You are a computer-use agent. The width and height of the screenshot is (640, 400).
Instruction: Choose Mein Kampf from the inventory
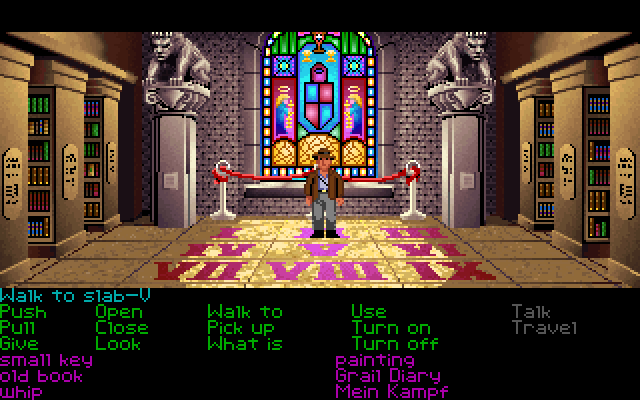[x=391, y=392]
